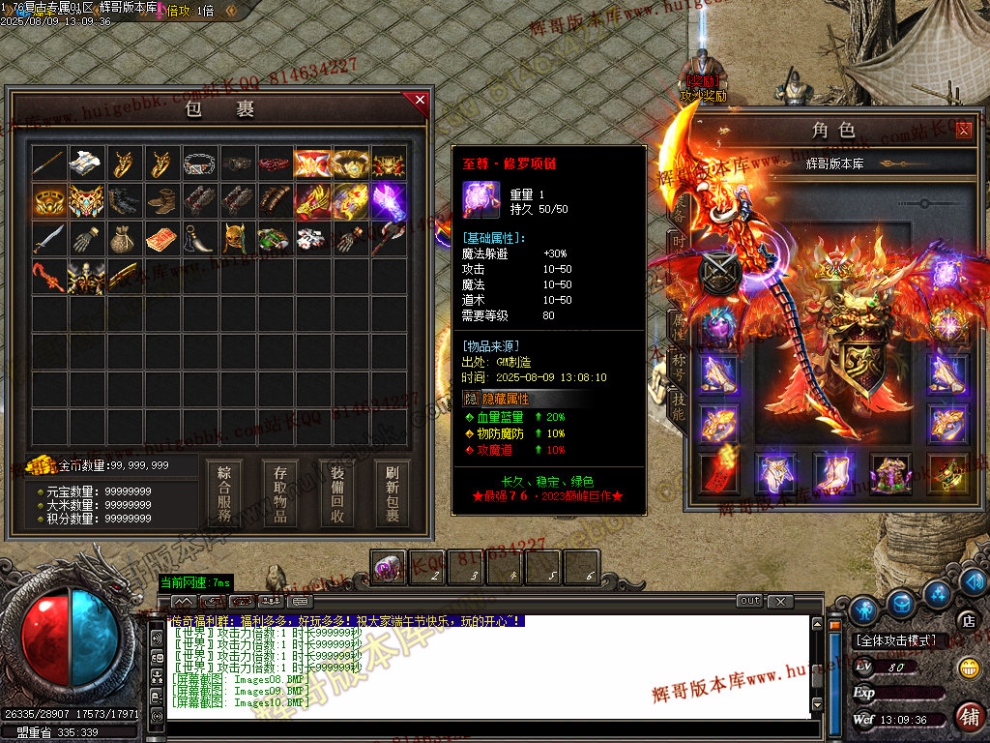Click the yellow smiley emote button
Screen dimensions: 990x743
(968, 668)
